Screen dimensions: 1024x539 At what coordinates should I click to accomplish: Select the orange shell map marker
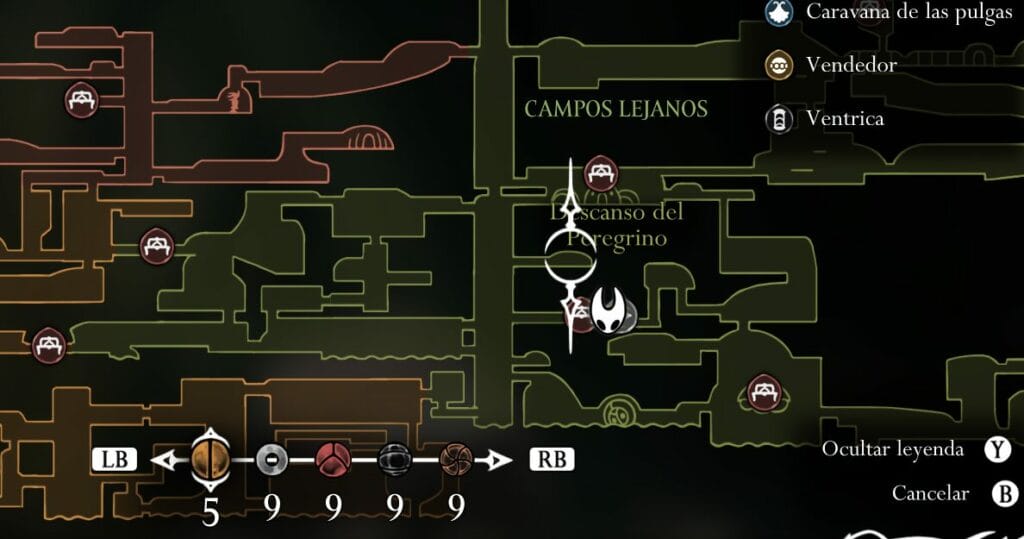pos(210,460)
